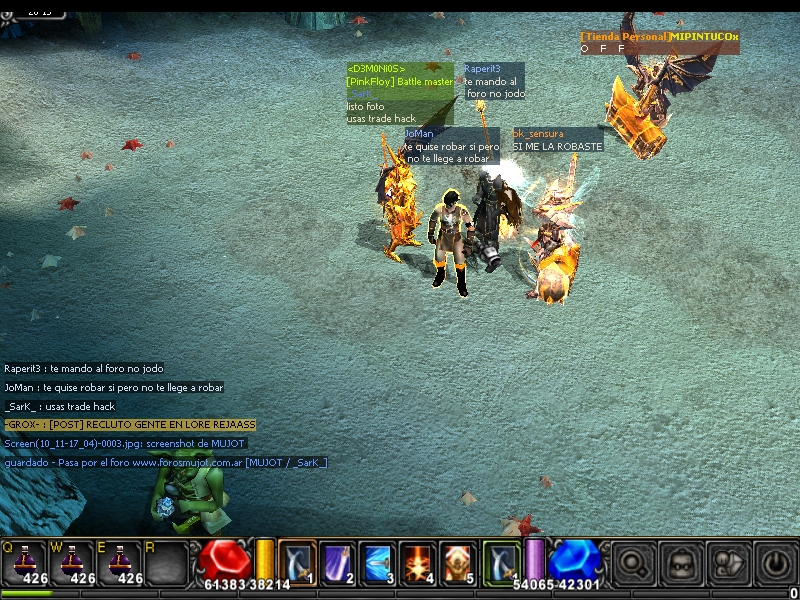Activate the fiery burst skill in slot 4
This screenshot has height=600, width=800.
(x=418, y=562)
